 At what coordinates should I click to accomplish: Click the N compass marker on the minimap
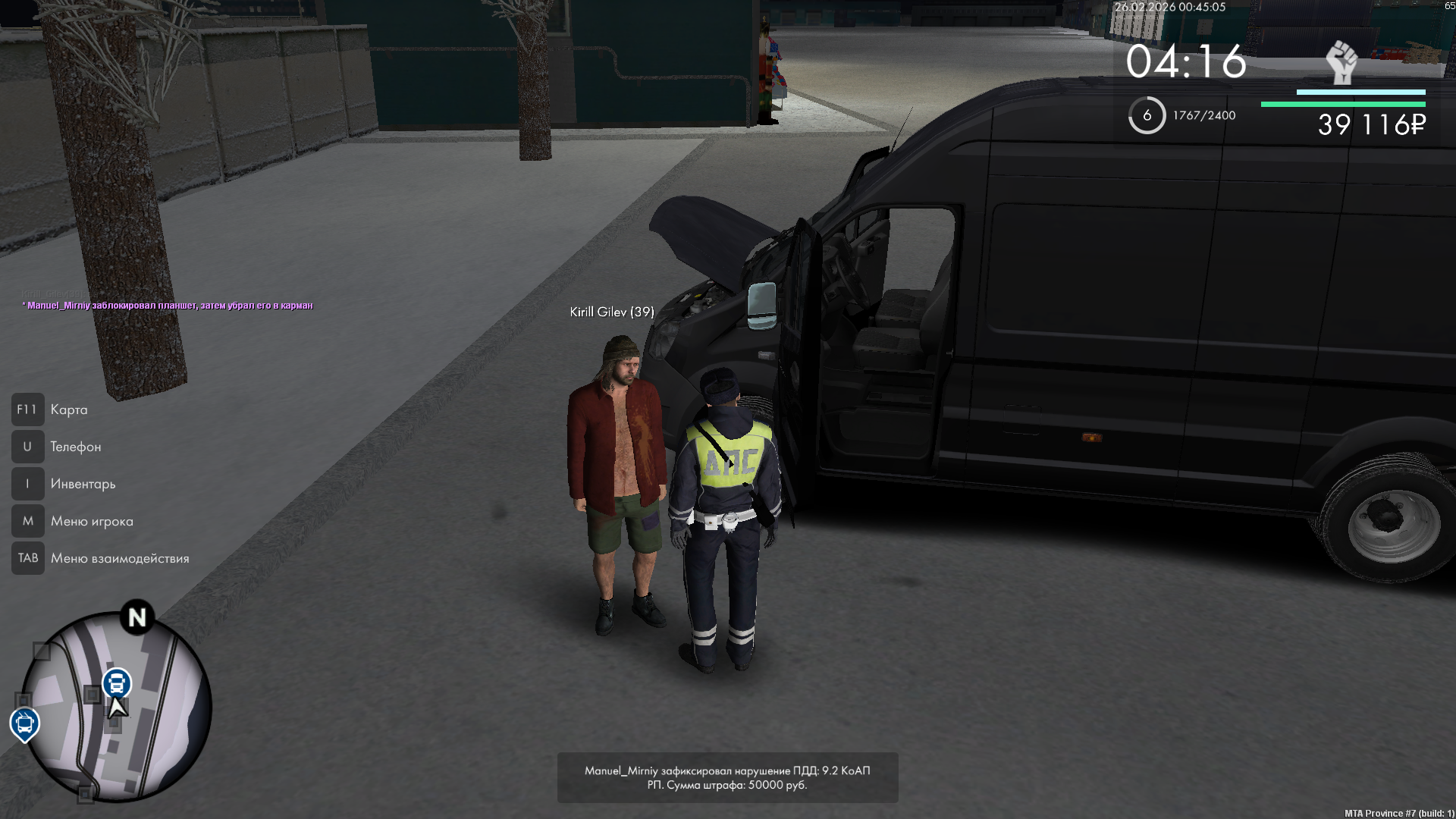coord(137,617)
